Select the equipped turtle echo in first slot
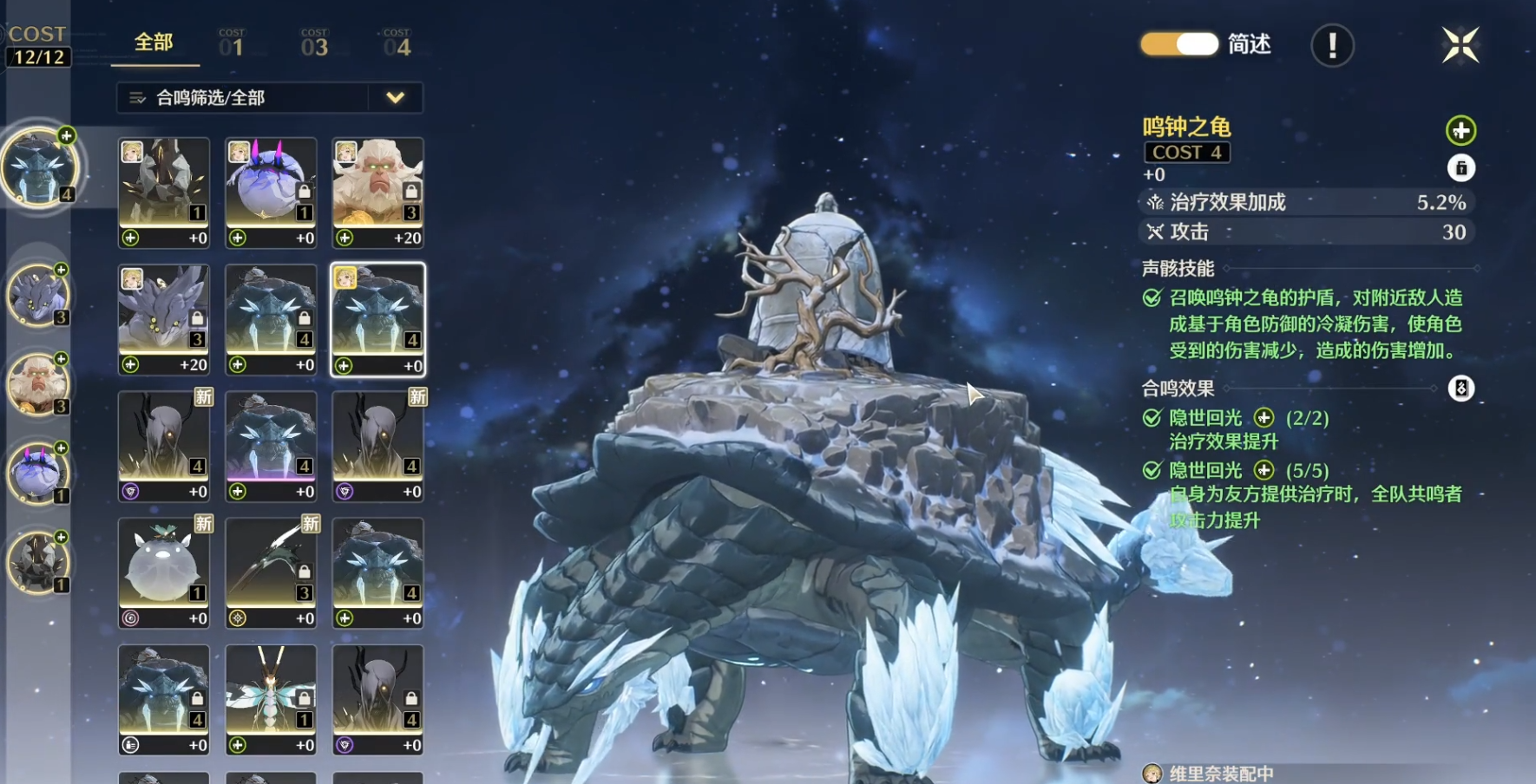The height and width of the screenshot is (784, 1536). point(39,167)
